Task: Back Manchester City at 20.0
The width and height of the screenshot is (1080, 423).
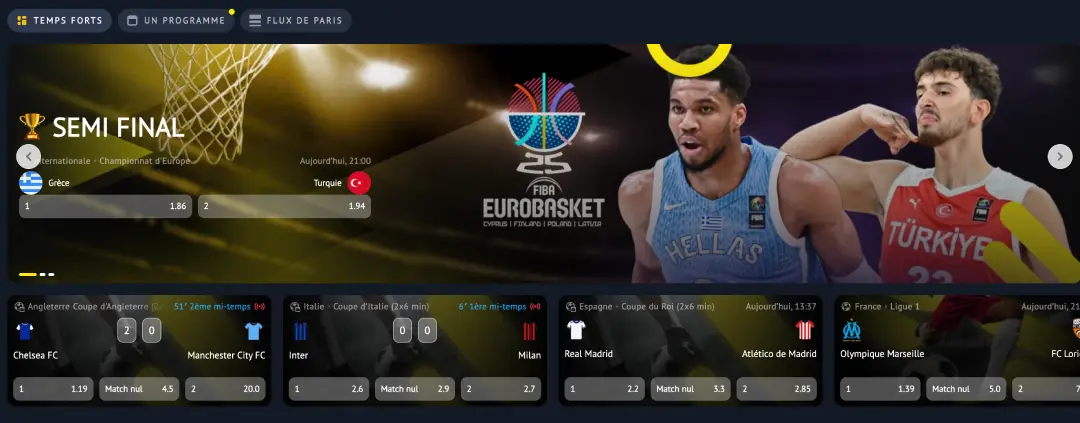Action: pyautogui.click(x=225, y=389)
